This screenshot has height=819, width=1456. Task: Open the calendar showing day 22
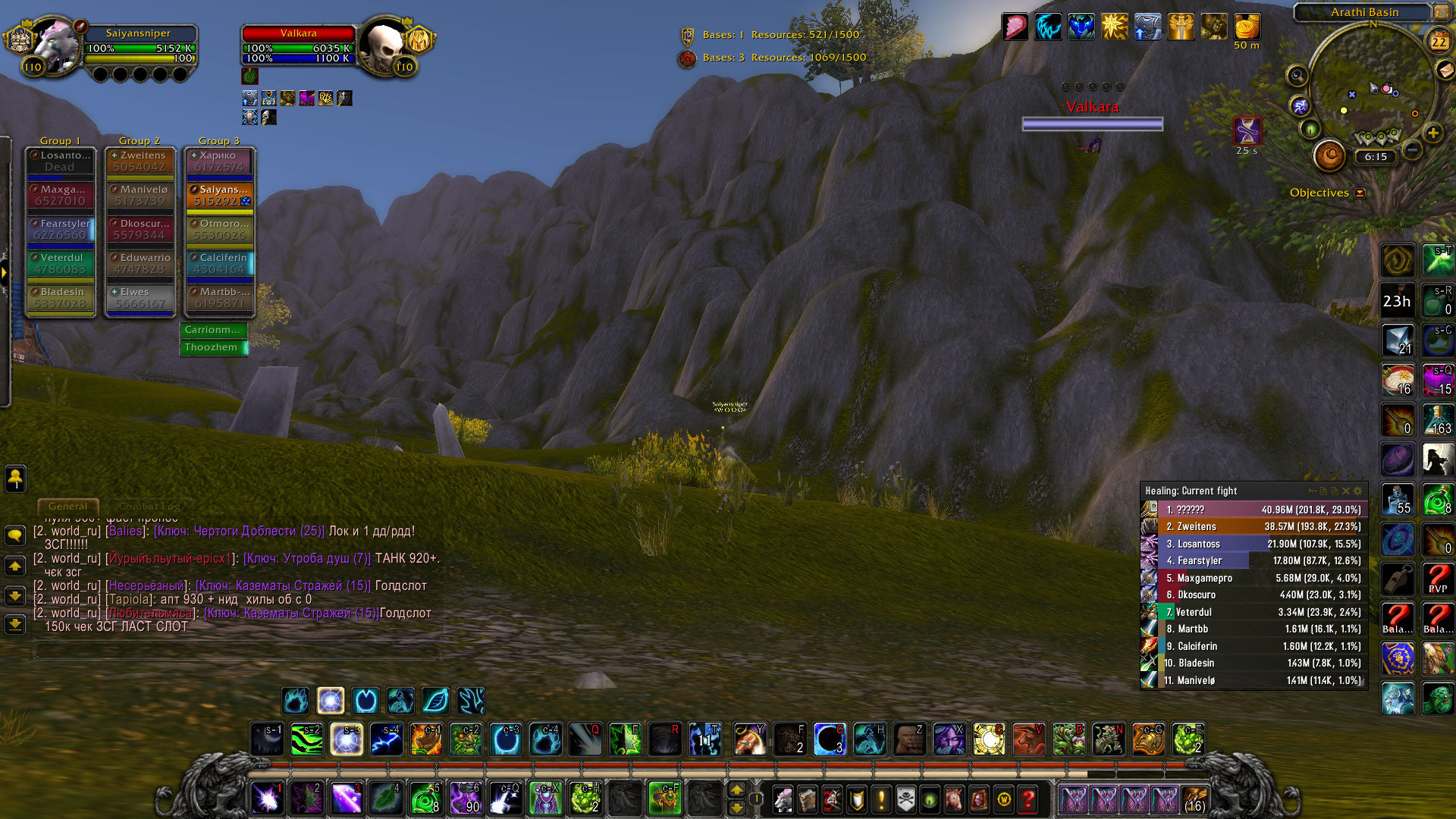click(x=1439, y=42)
